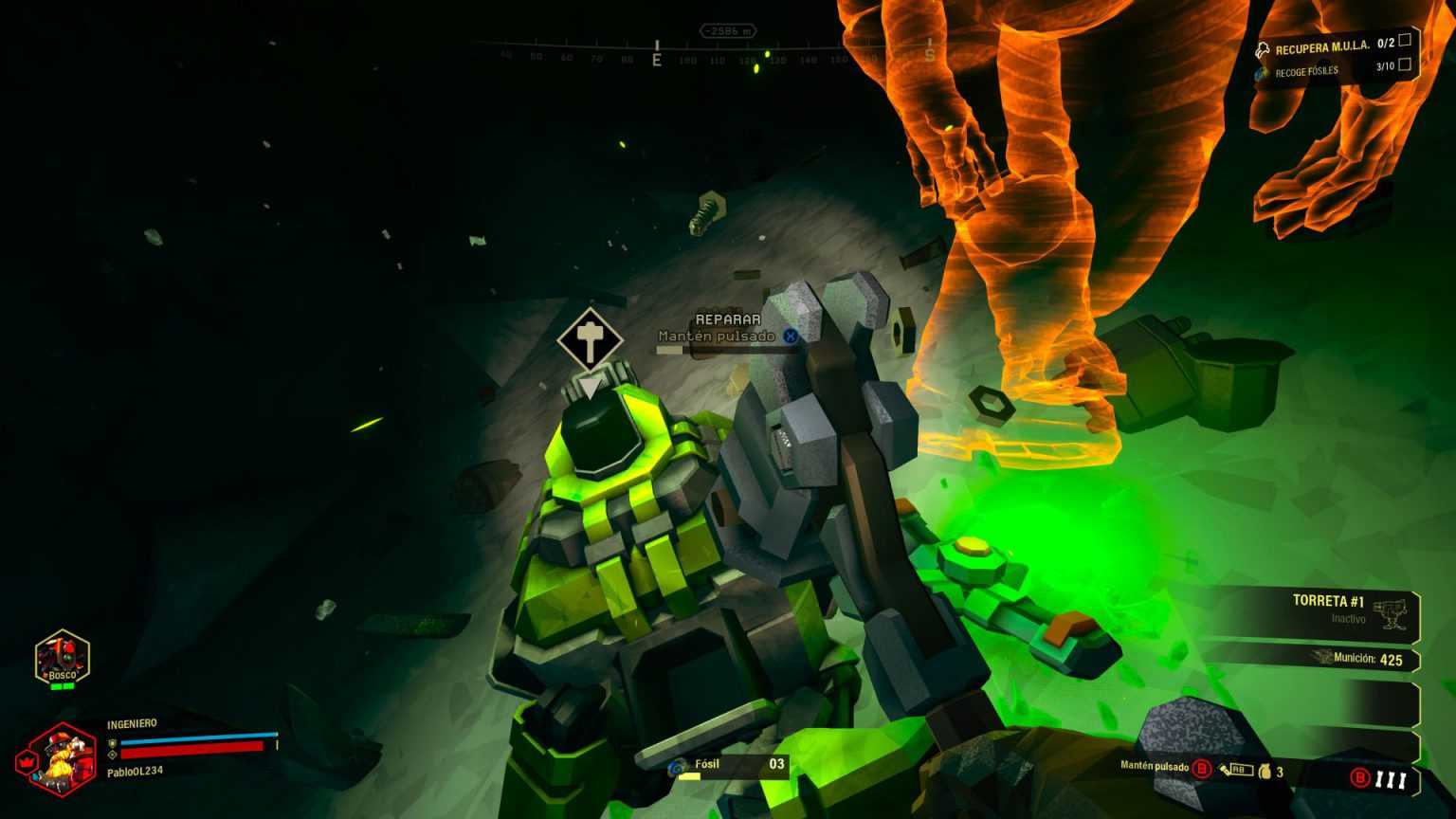Click the REPARAR prompt label
The height and width of the screenshot is (819, 1456).
pyautogui.click(x=728, y=320)
